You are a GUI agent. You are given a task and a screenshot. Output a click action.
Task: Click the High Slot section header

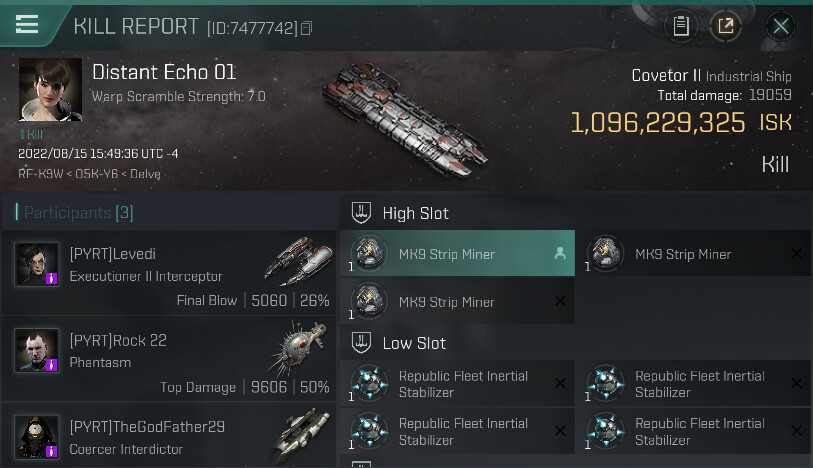pos(415,213)
